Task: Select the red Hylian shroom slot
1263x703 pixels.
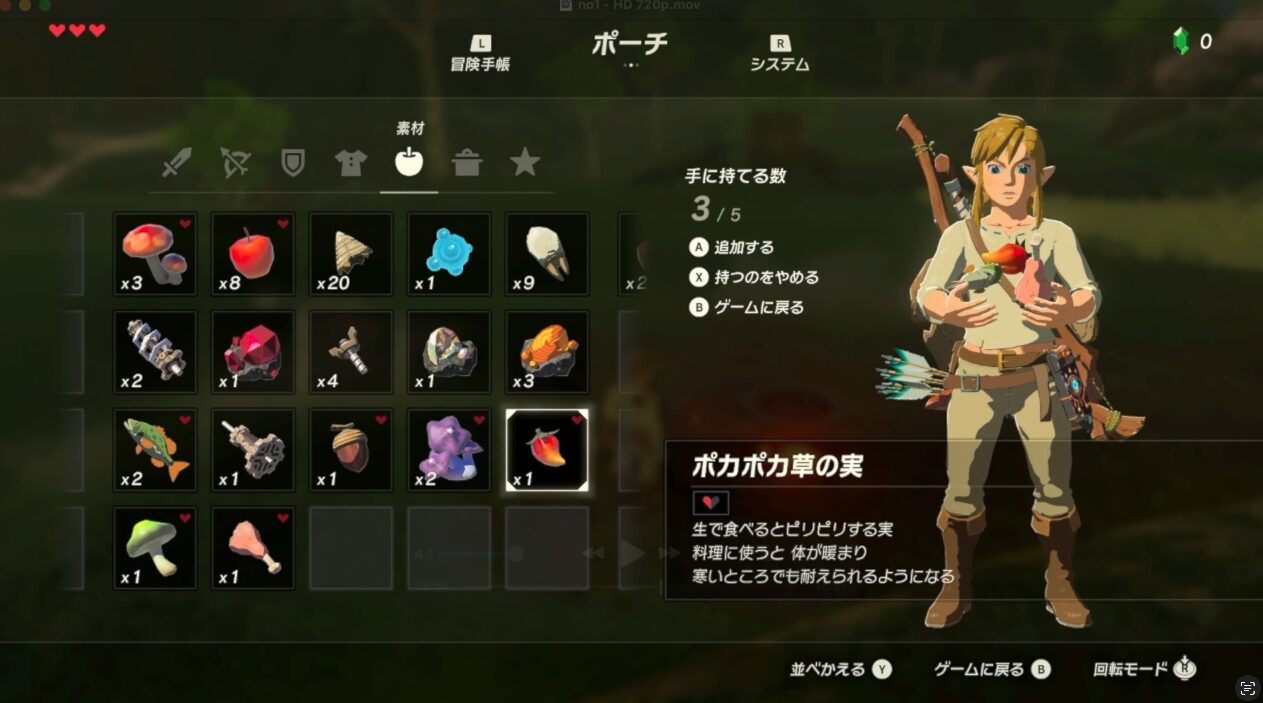Action: [155, 254]
